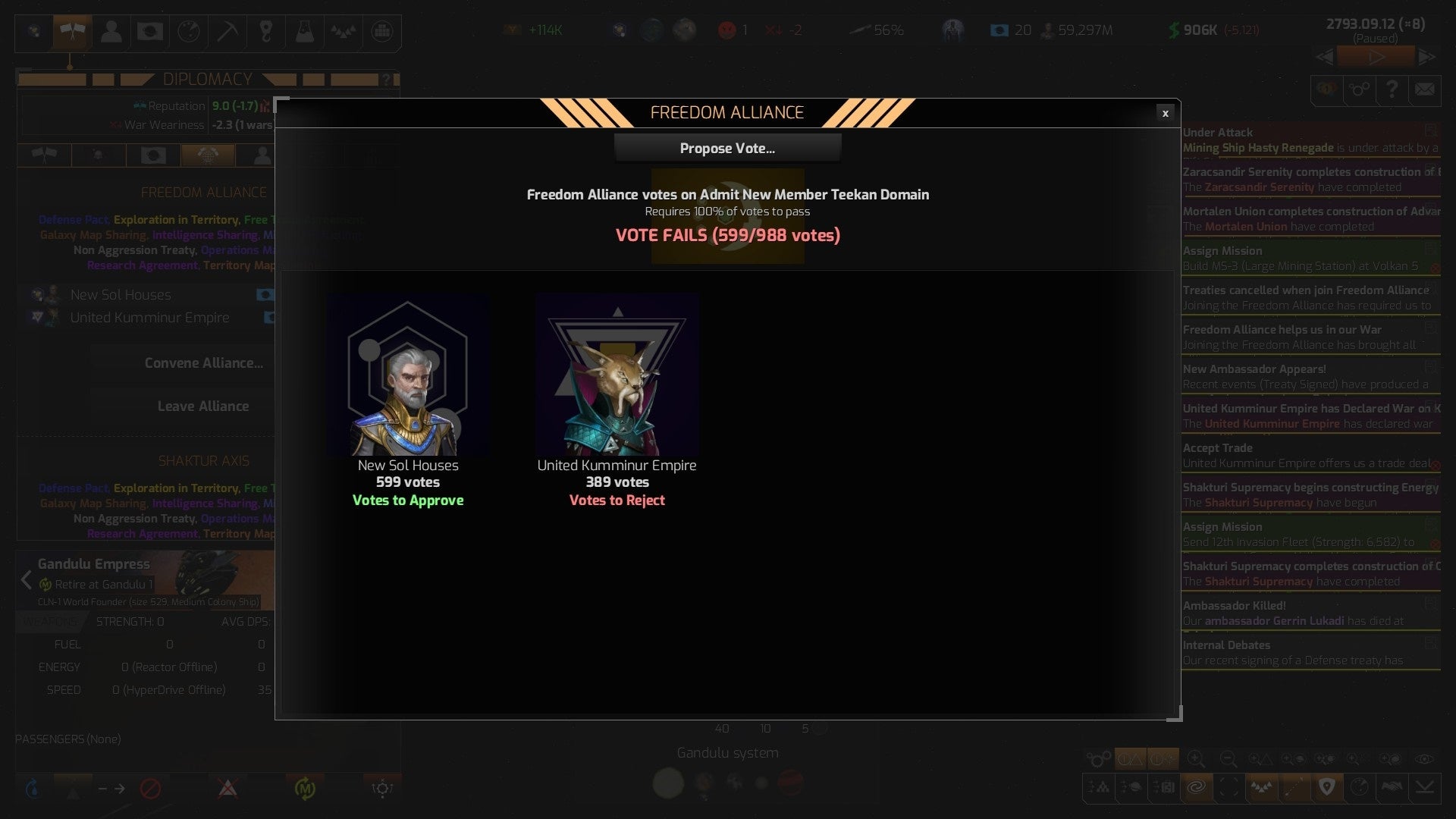1456x819 pixels.
Task: Switch to the alliances tab in the Diplomacy panel
Action: 209,155
